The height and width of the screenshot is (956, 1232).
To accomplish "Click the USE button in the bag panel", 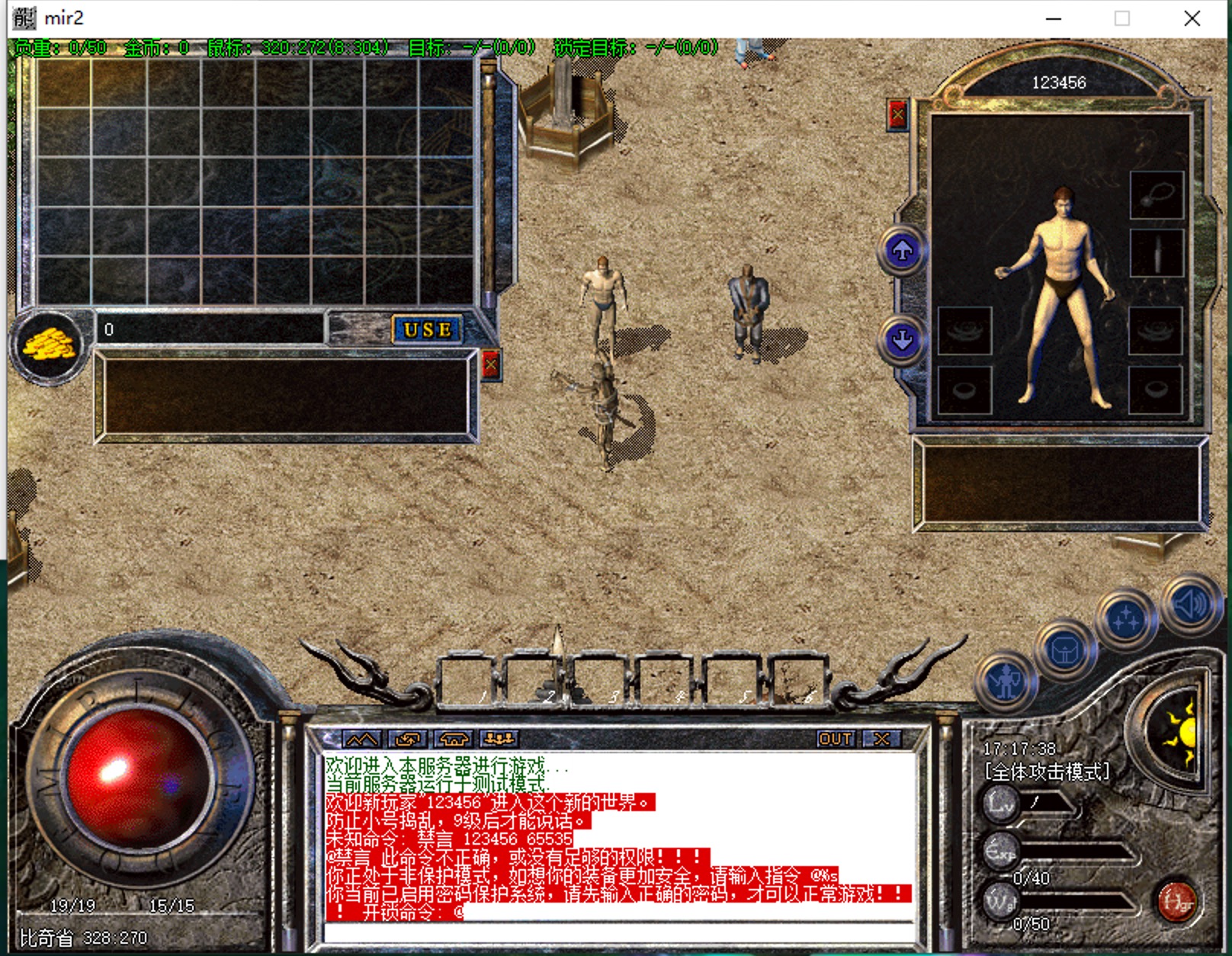I will (428, 330).
